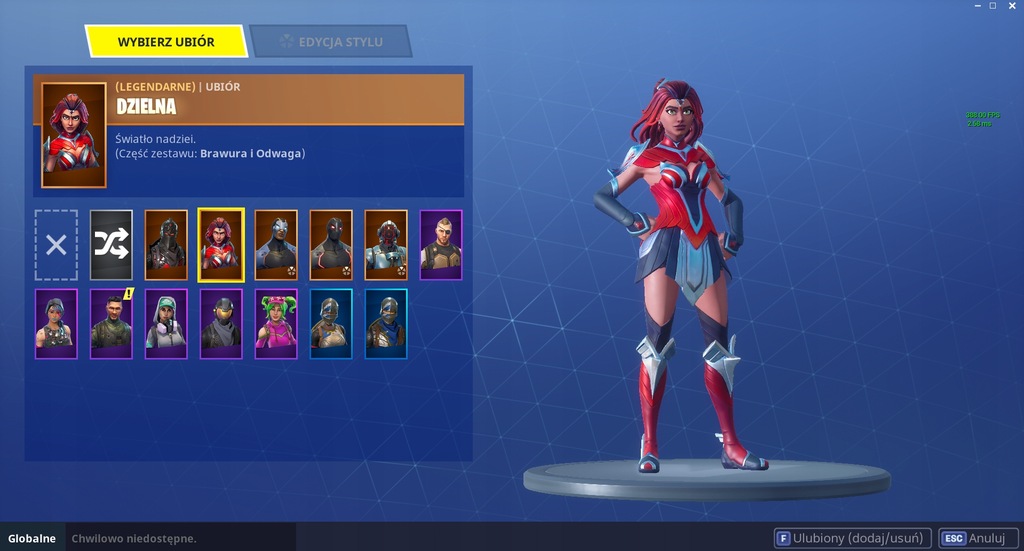The width and height of the screenshot is (1024, 551).
Task: Select the green-pigtailed Zoey outfit
Action: coord(276,324)
